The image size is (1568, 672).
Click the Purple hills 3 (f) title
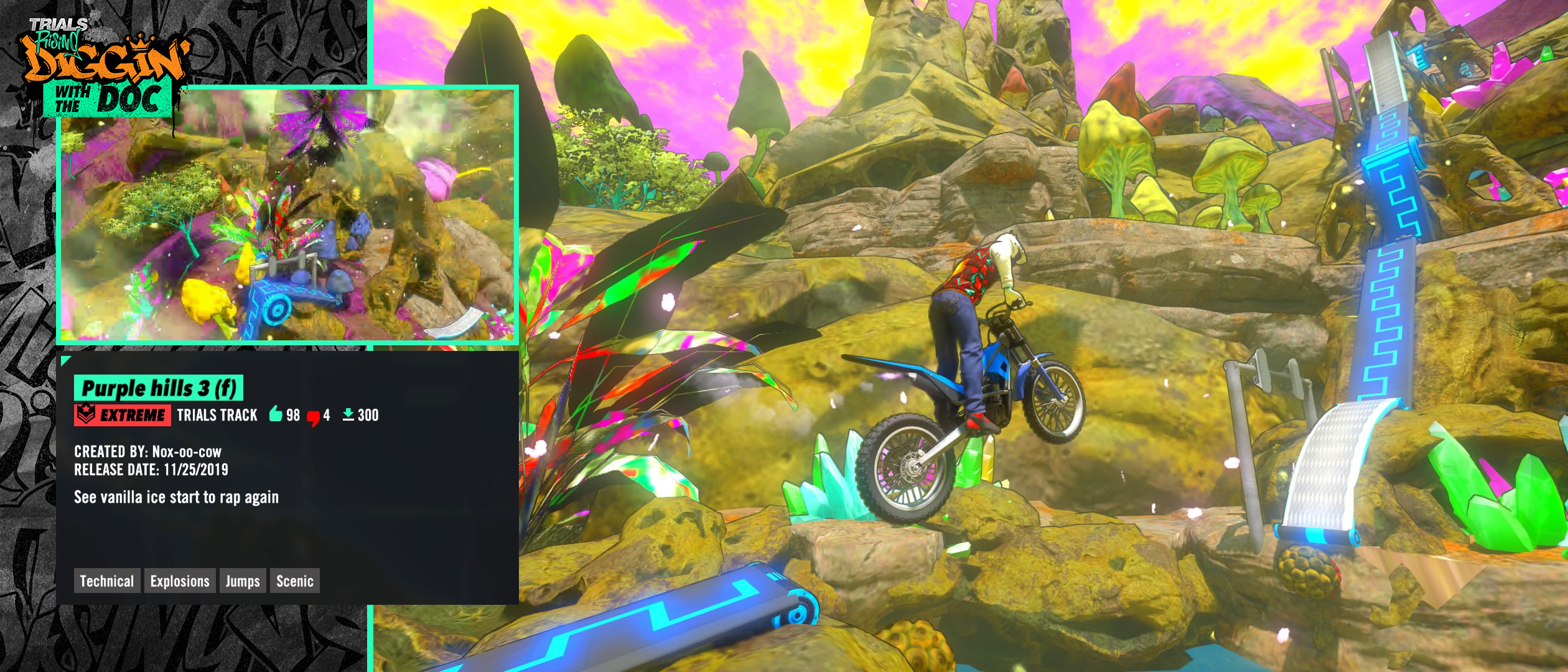pyautogui.click(x=159, y=388)
